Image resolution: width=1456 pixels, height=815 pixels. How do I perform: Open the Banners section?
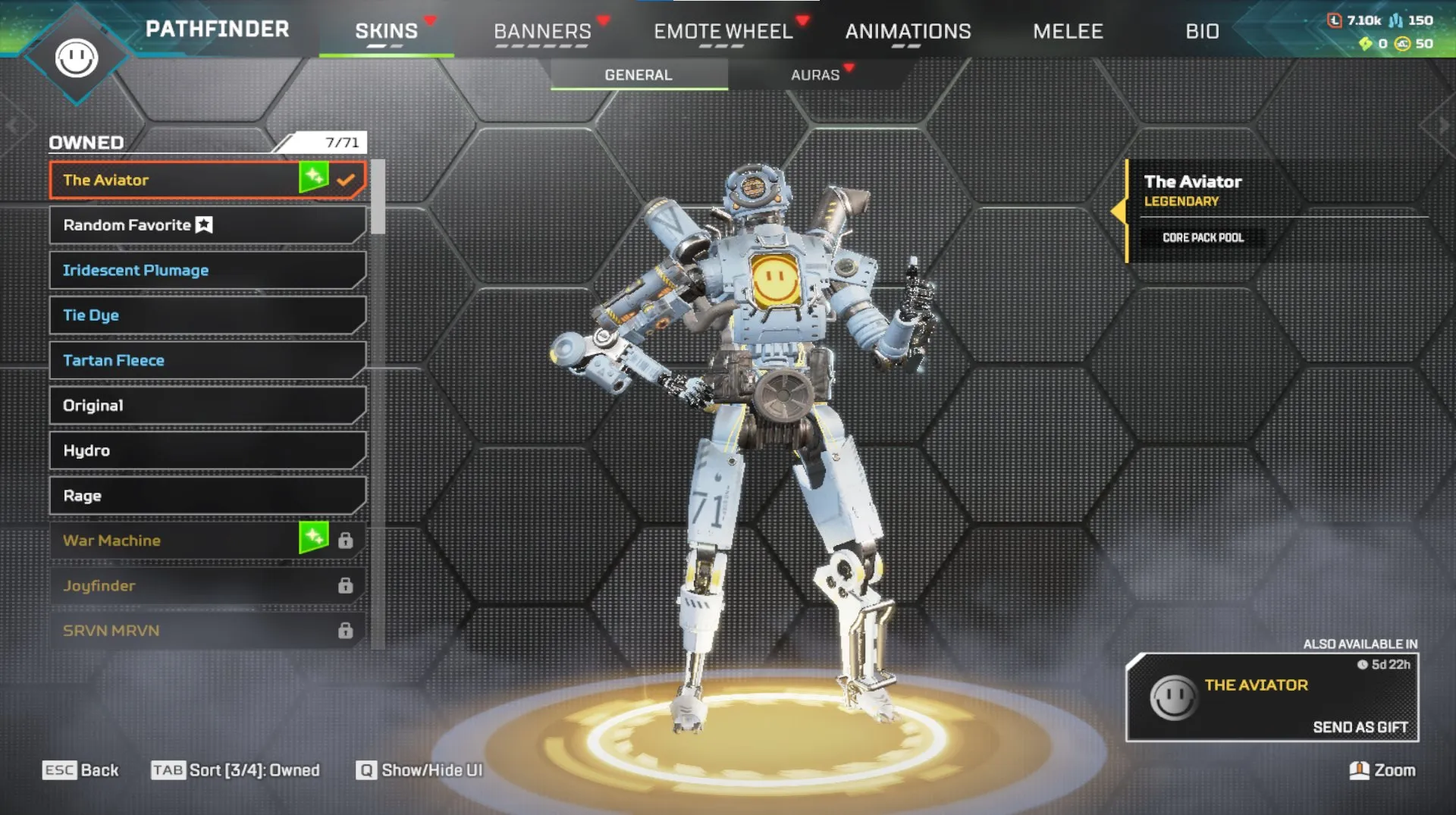[x=542, y=30]
